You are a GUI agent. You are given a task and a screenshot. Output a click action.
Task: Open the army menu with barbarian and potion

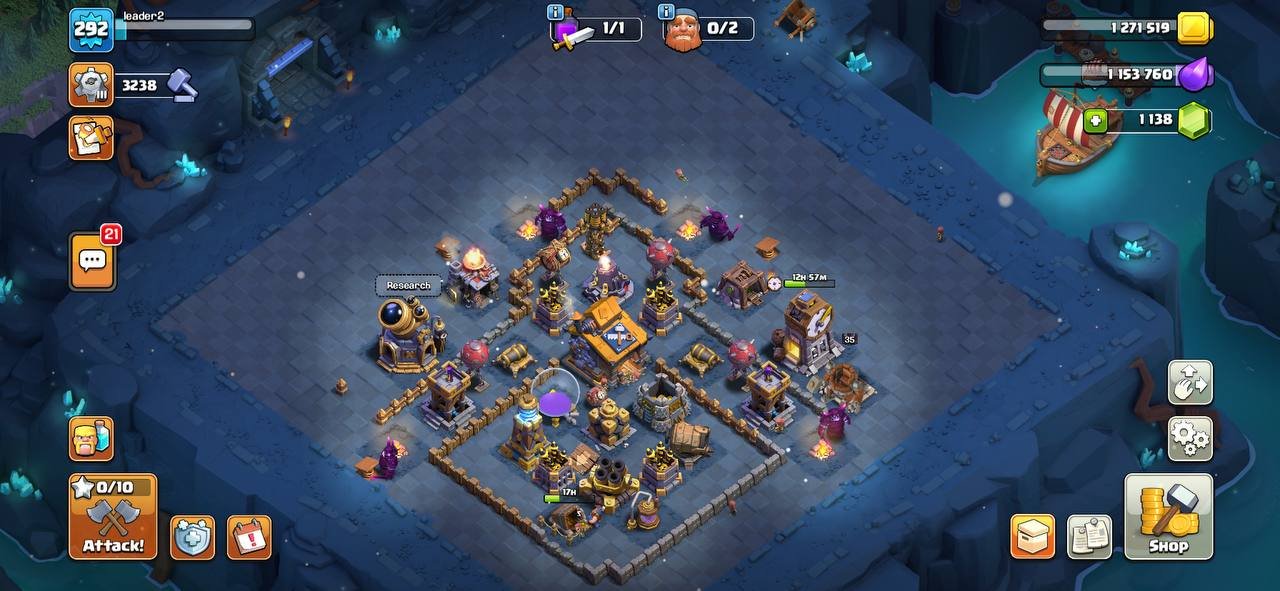pos(91,438)
